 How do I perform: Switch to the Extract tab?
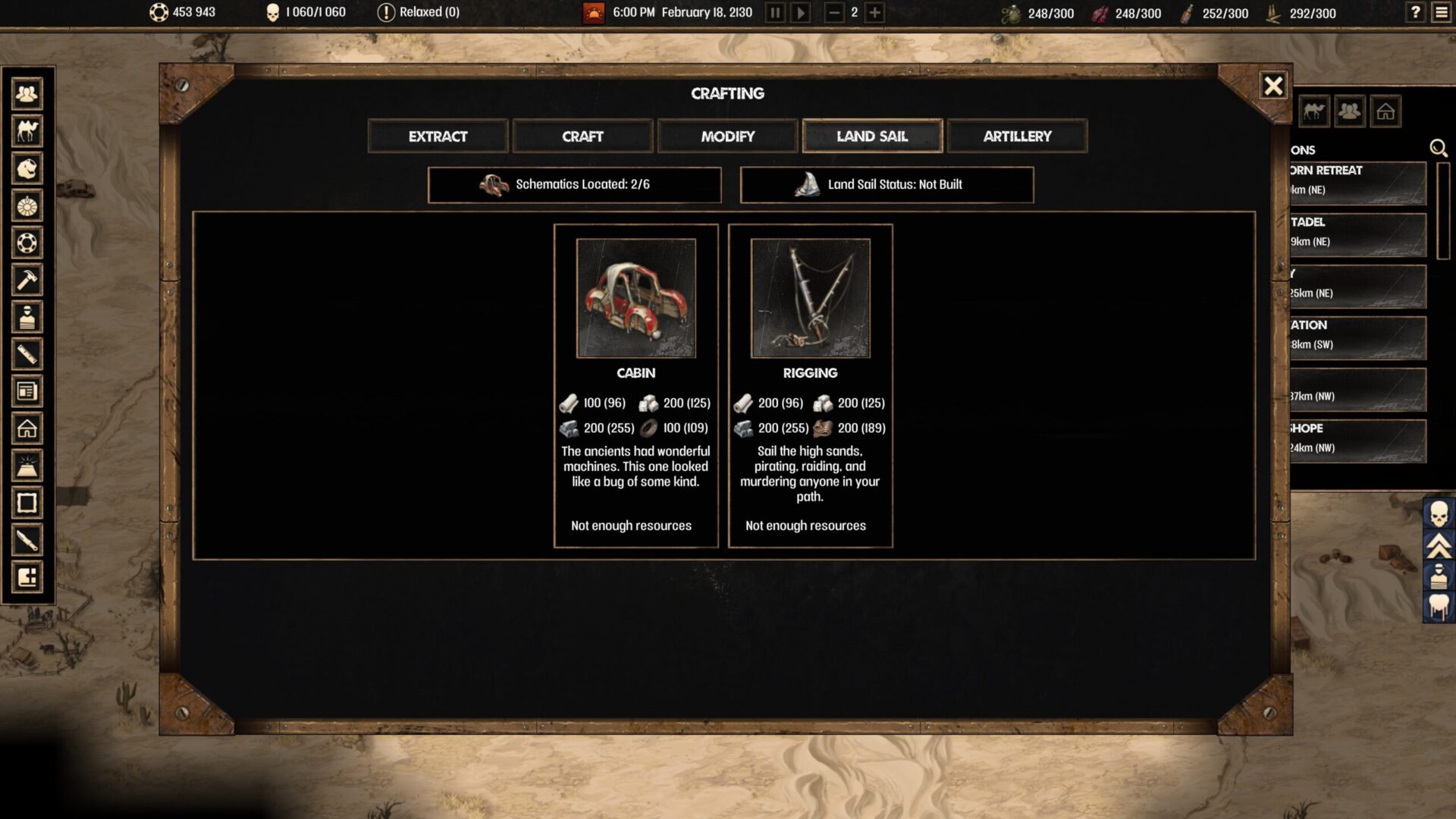(x=438, y=136)
